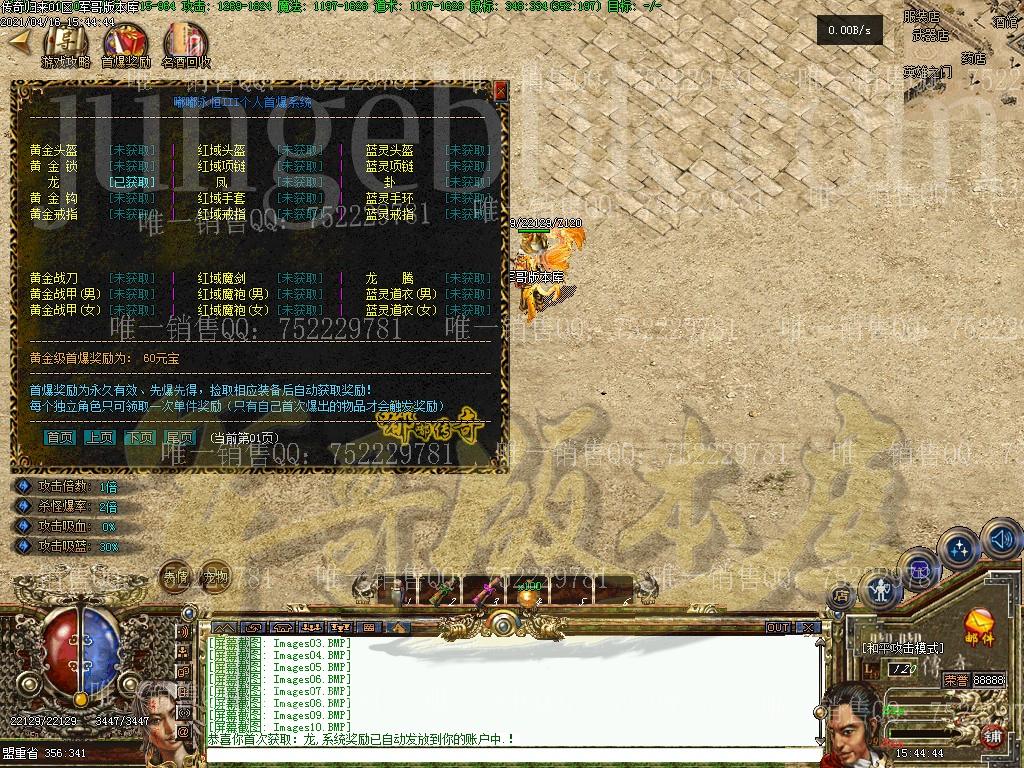The width and height of the screenshot is (1024, 768).
Task: Click the golden back arrow at top-left
Action: (x=19, y=42)
